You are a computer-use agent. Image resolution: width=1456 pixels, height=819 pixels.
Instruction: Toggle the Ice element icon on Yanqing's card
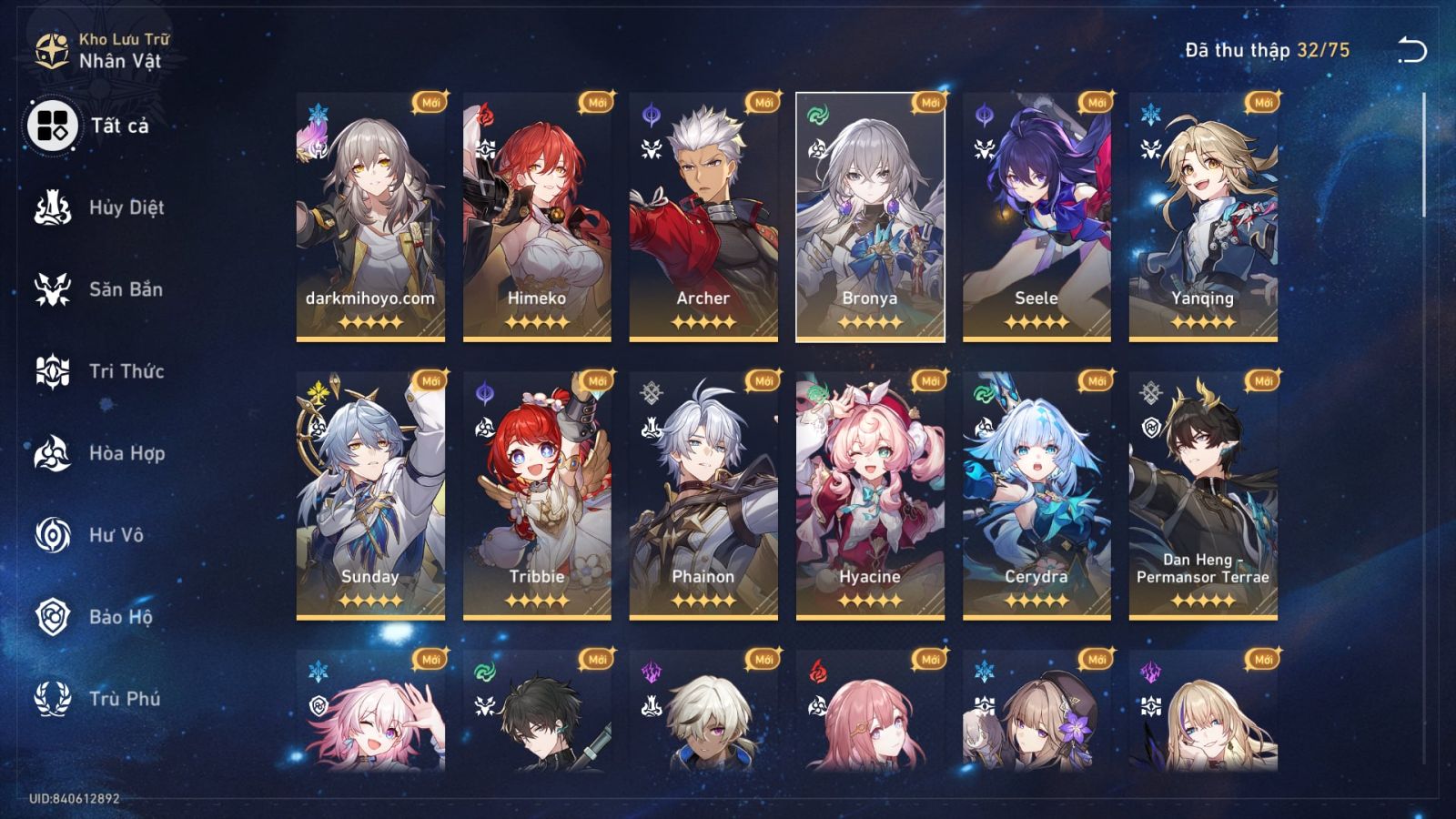coord(1153,112)
